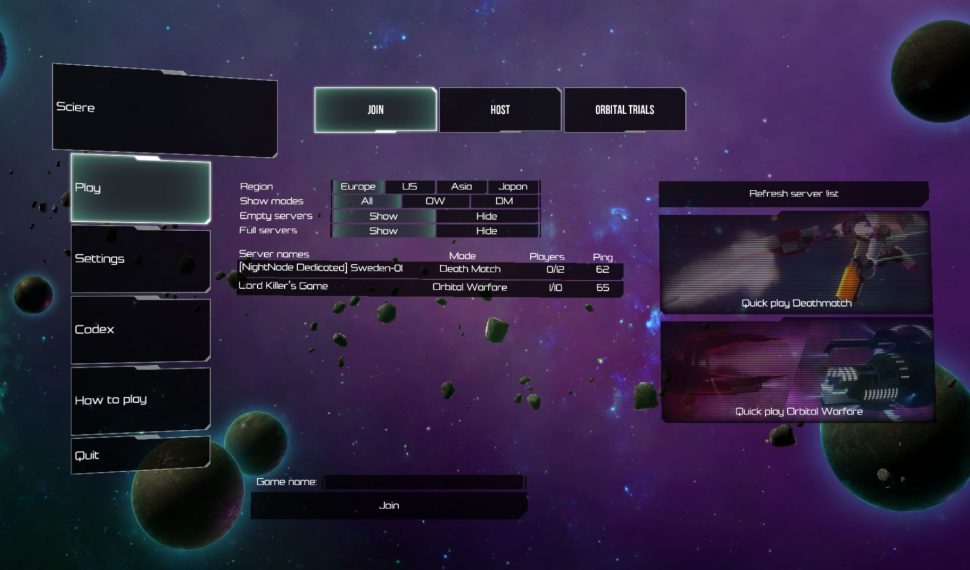Image resolution: width=970 pixels, height=570 pixels.
Task: Hide full servers
Action: click(487, 231)
